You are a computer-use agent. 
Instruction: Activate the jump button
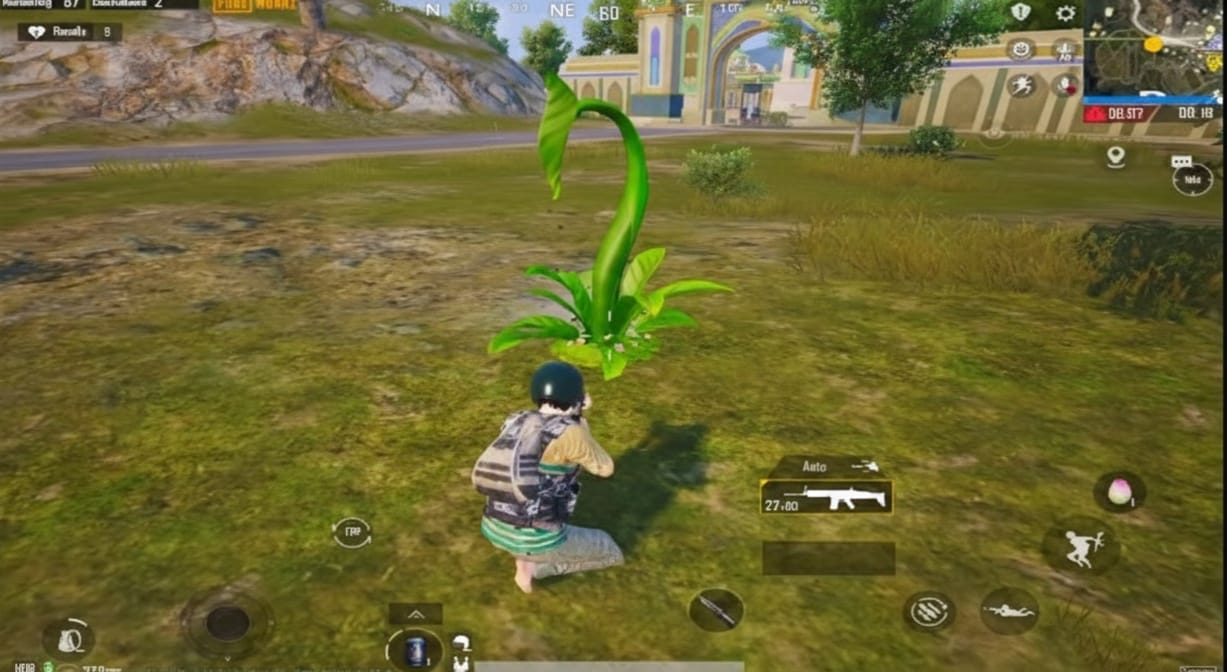1080,546
